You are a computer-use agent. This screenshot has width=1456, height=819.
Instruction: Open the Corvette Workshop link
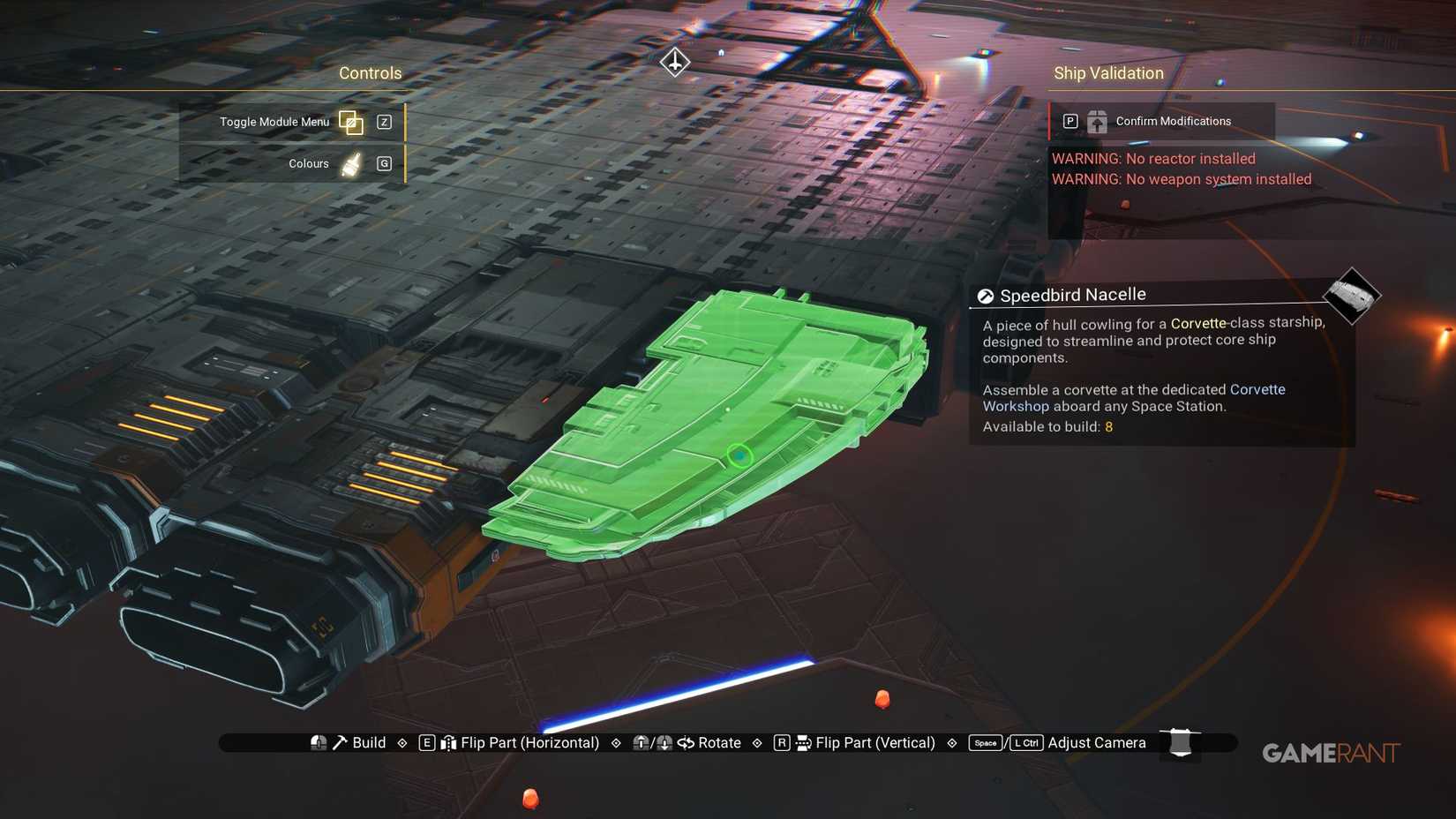(1257, 389)
